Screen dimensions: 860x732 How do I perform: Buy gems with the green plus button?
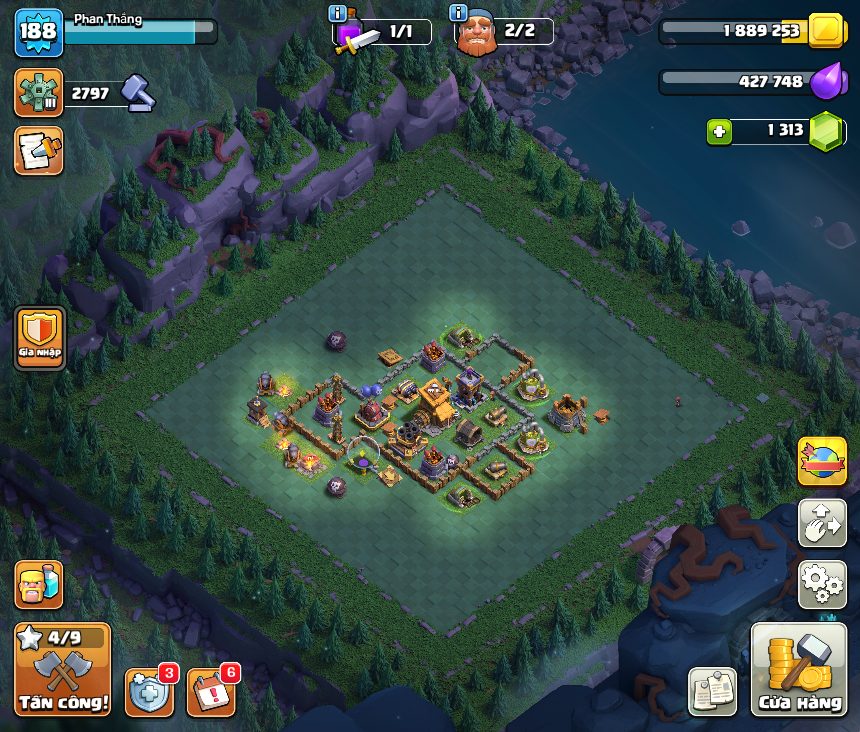718,131
